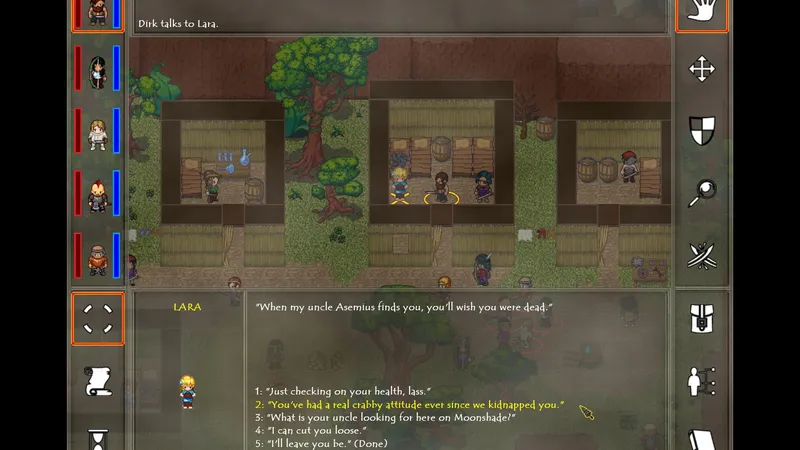Select the dark-haired party member portrait
Viewport: 800px width, 450px height.
coord(98,70)
